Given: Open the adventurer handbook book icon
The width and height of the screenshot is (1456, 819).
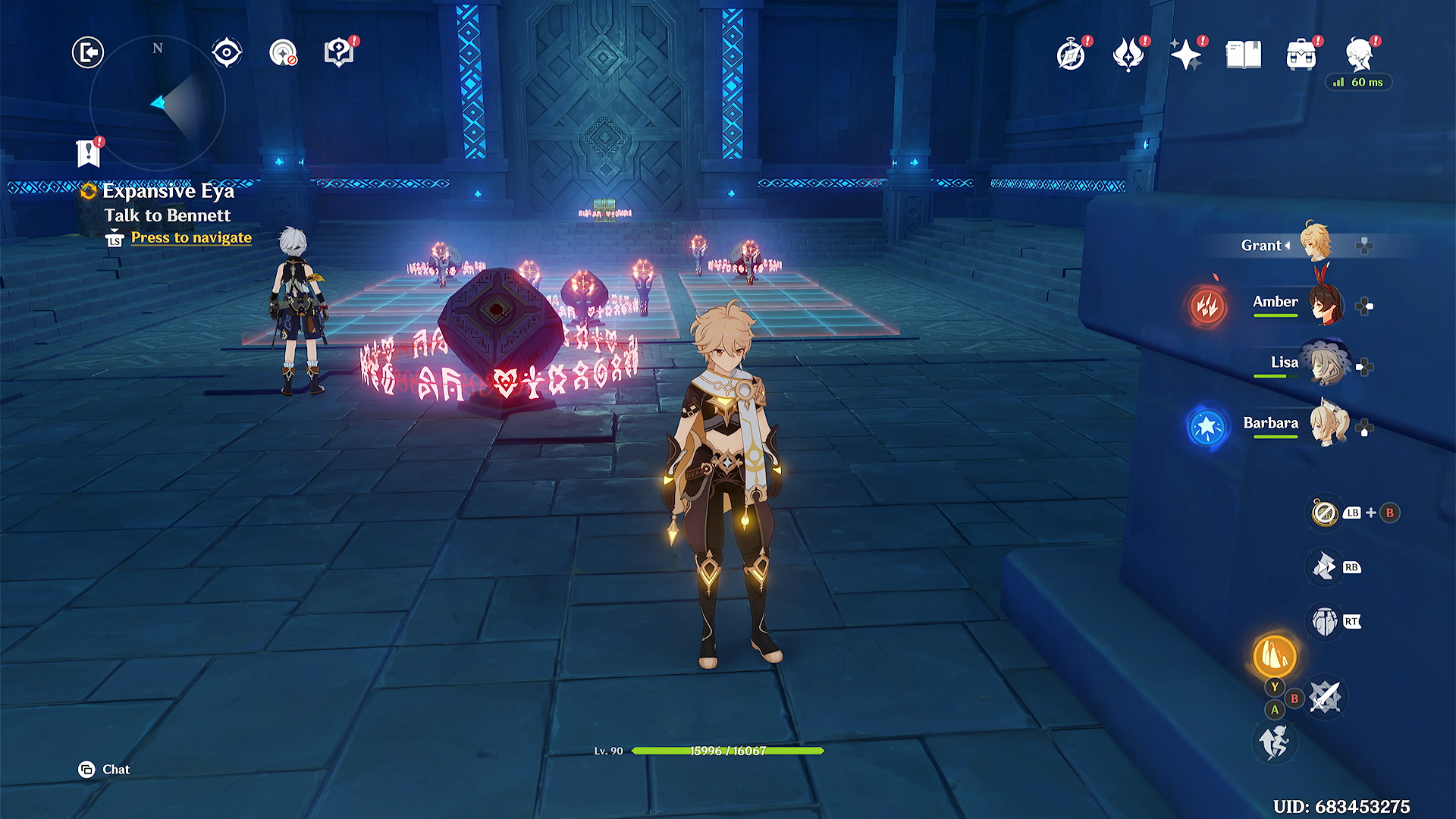Looking at the screenshot, I should click(1244, 55).
